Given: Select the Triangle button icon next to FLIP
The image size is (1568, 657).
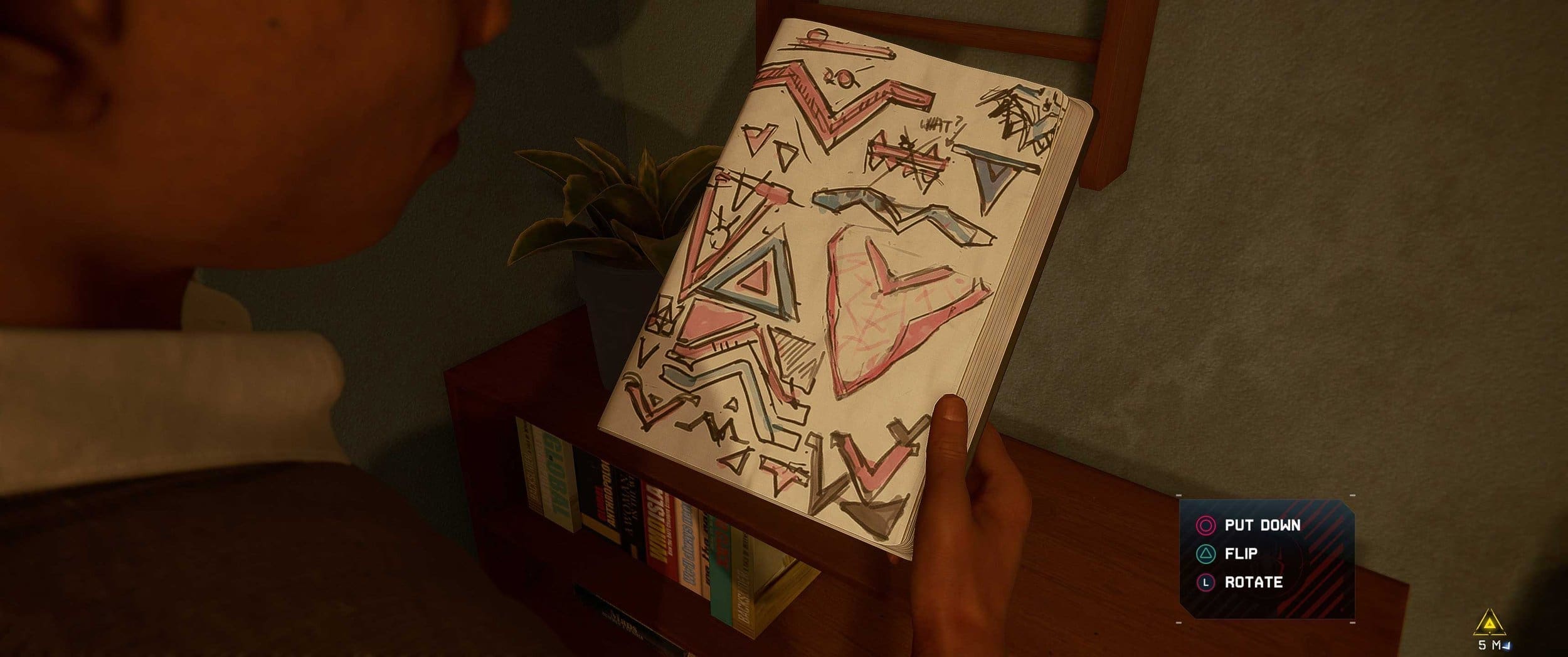Looking at the screenshot, I should [1205, 555].
